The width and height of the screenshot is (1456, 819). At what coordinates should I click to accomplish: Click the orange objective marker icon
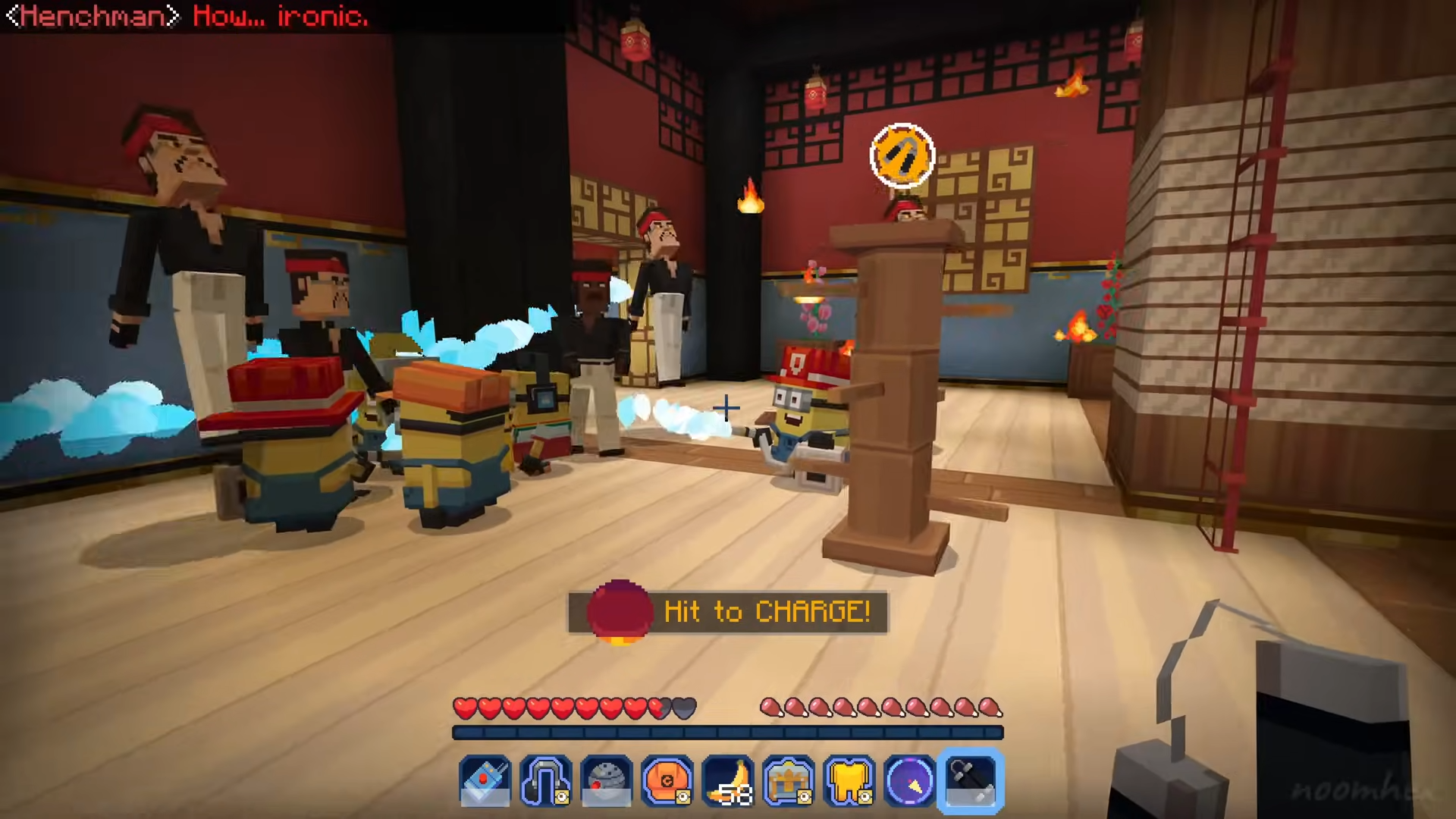[902, 155]
